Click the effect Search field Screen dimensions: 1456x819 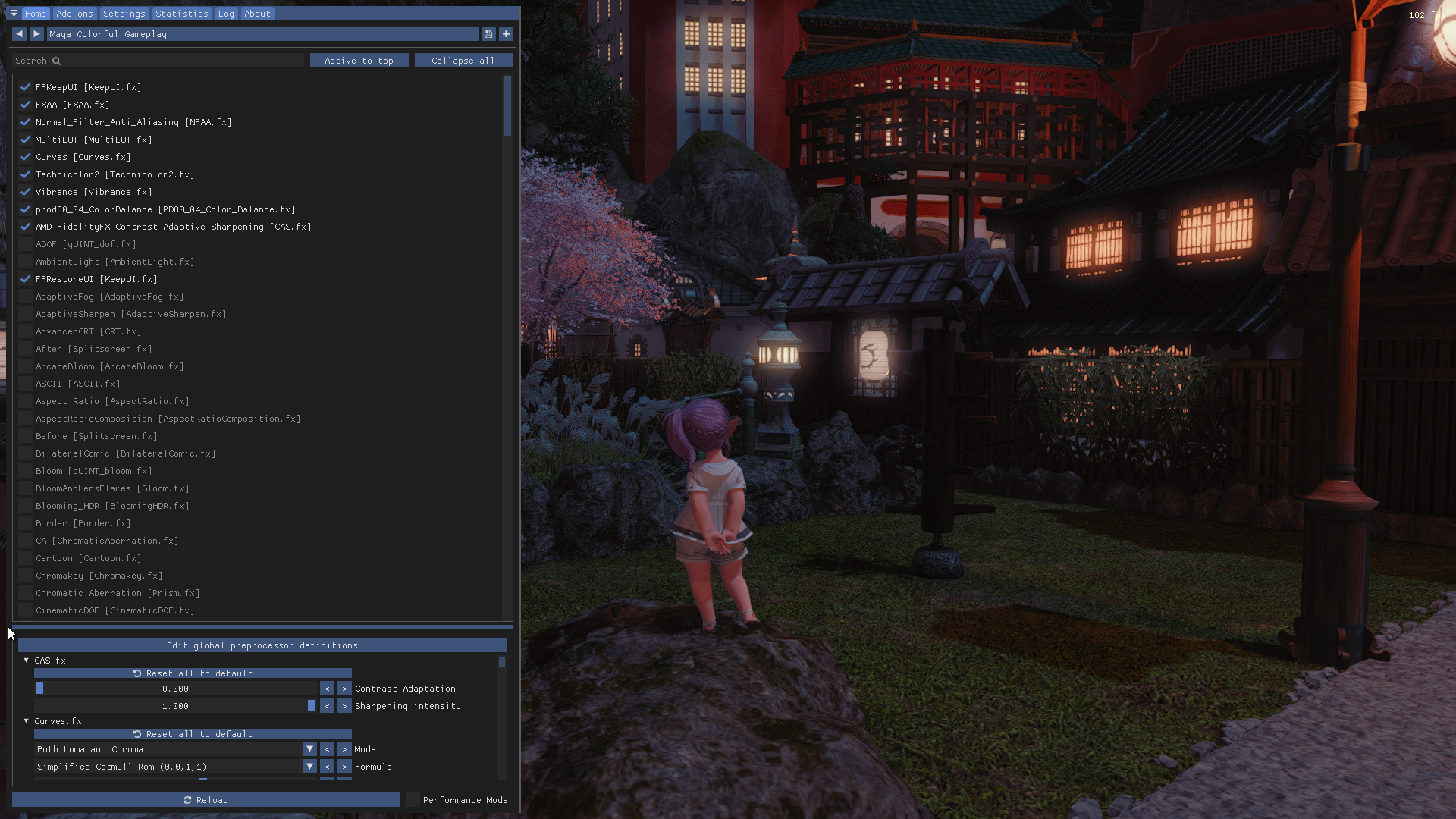click(x=159, y=61)
